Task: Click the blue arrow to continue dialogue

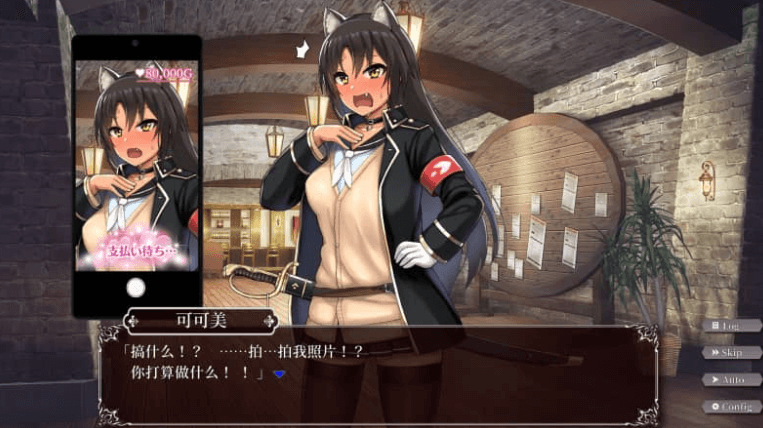Action: point(279,374)
